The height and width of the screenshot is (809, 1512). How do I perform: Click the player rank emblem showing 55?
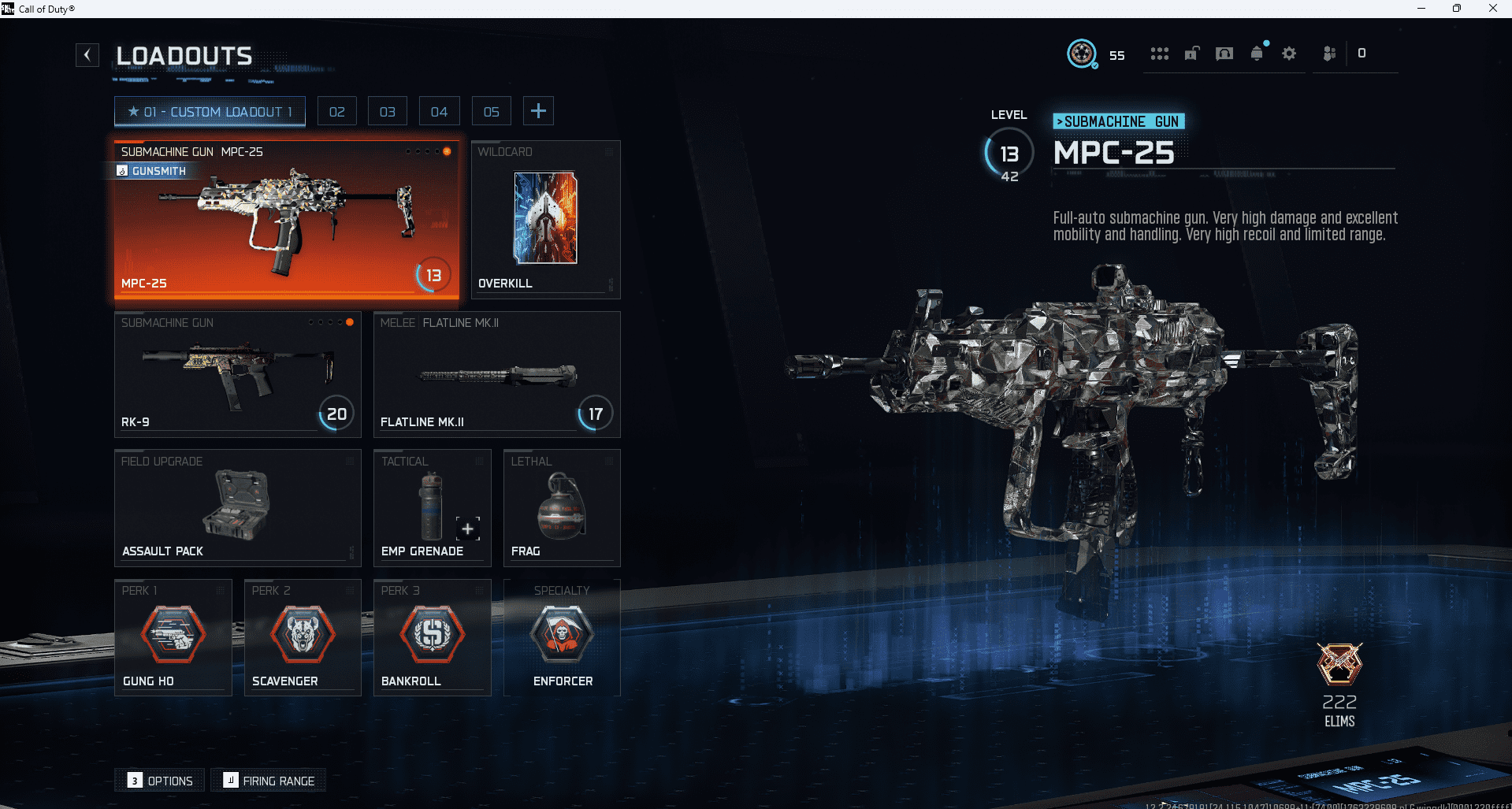[1080, 53]
